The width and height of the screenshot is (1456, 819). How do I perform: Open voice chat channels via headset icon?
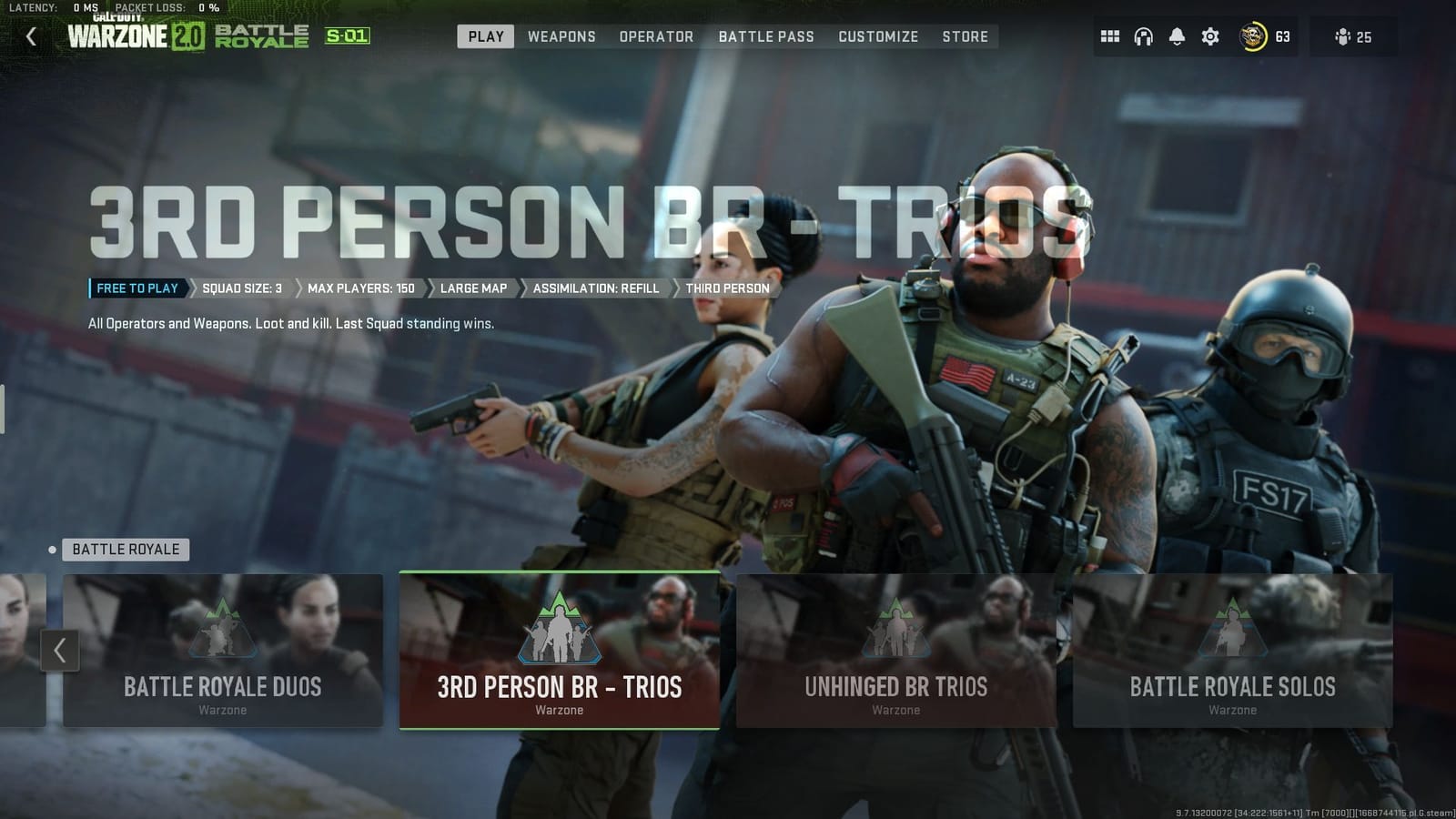click(1143, 36)
